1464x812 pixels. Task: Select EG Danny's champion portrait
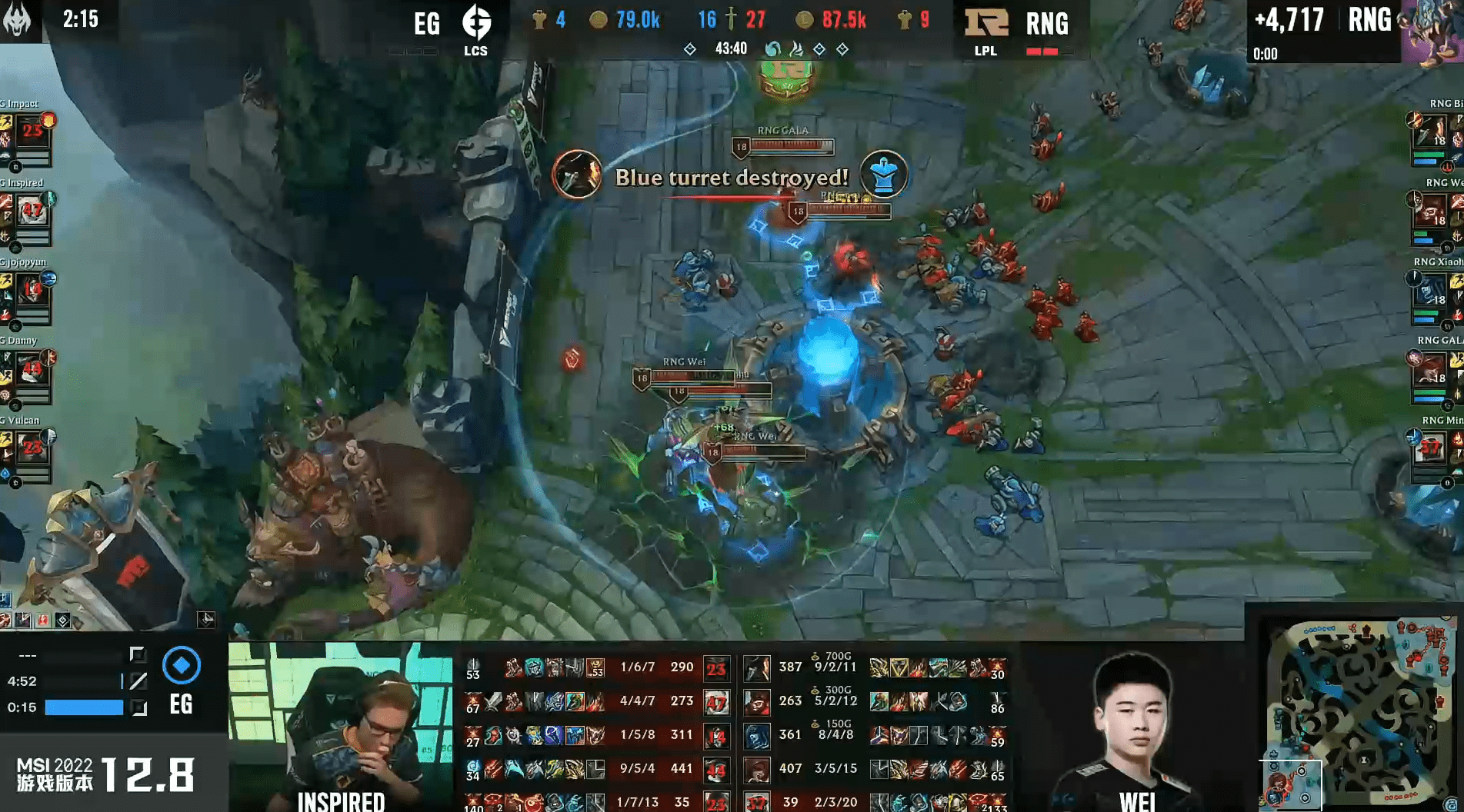point(32,371)
